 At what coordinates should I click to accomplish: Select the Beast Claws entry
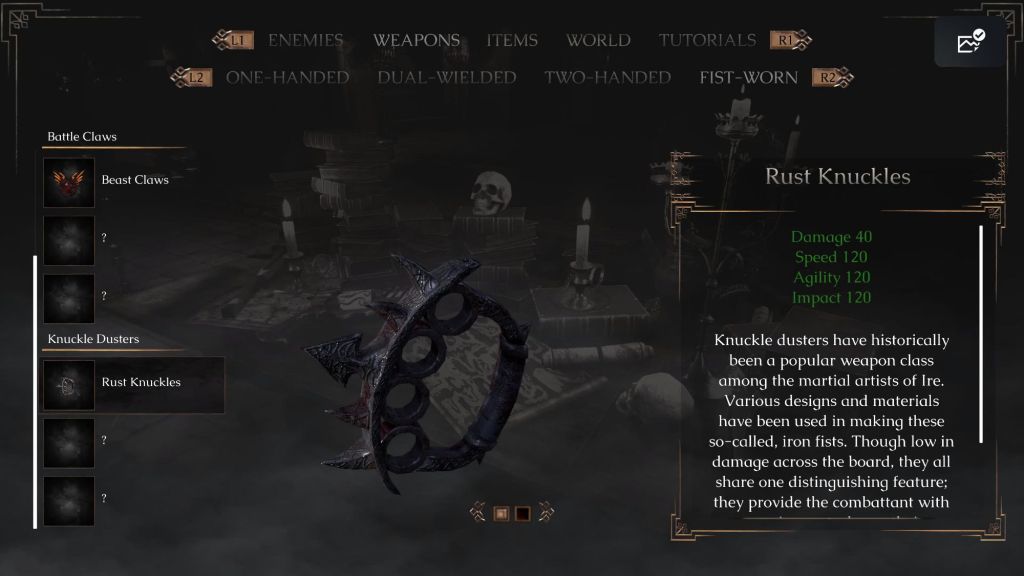[x=134, y=181]
